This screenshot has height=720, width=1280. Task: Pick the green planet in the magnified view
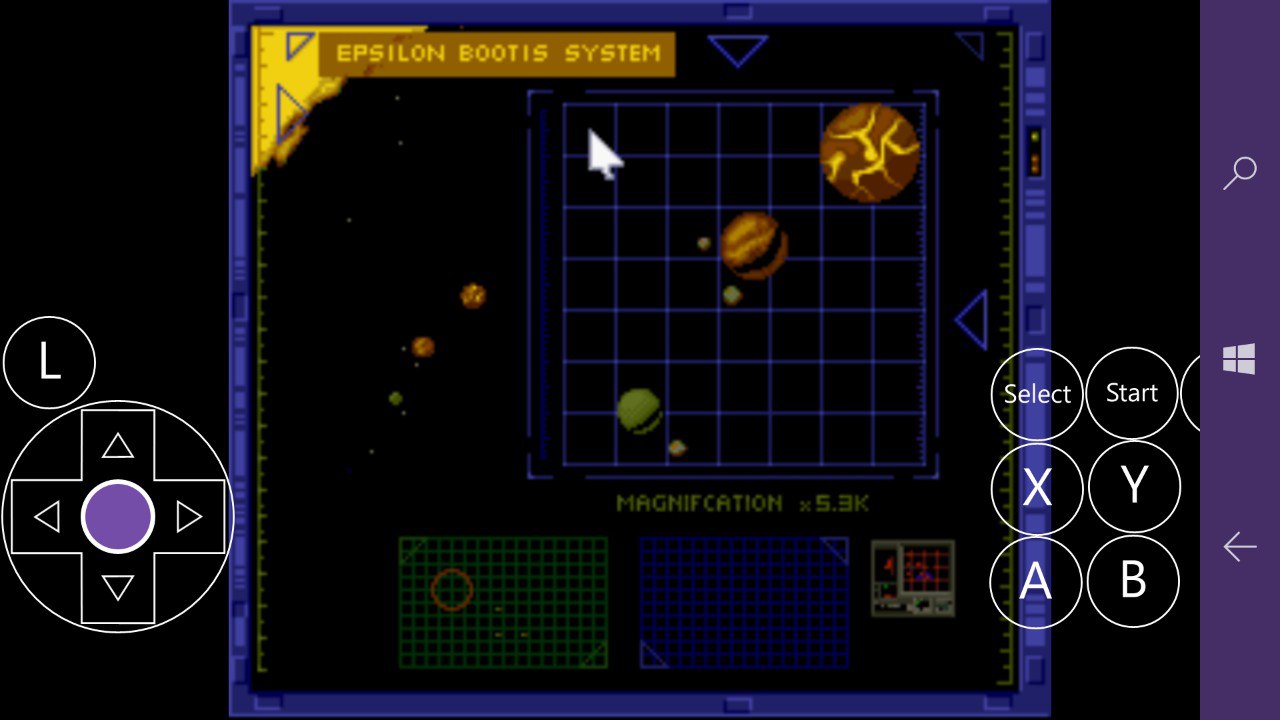coord(639,410)
